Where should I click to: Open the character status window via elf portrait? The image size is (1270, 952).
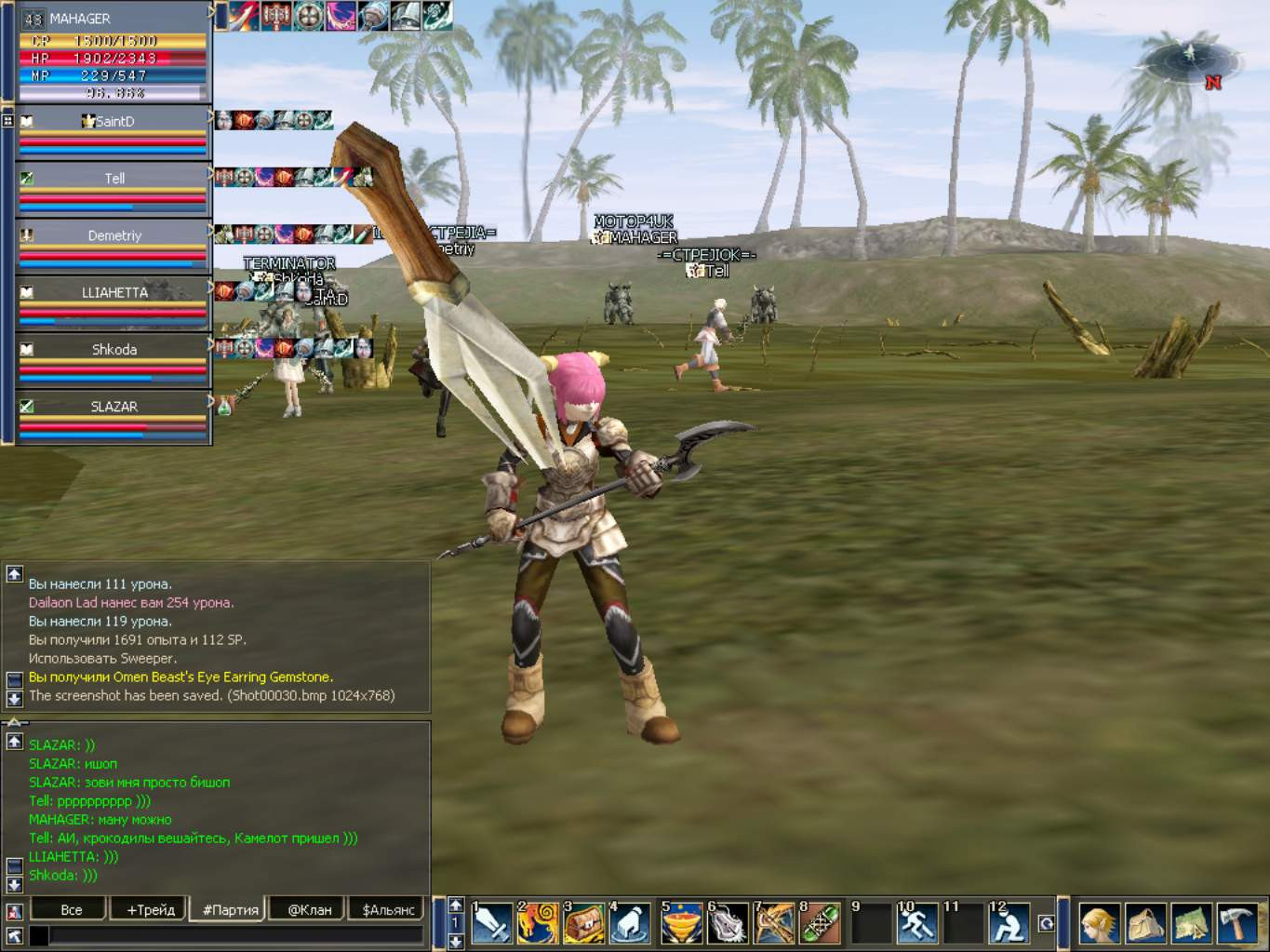pos(1099,924)
